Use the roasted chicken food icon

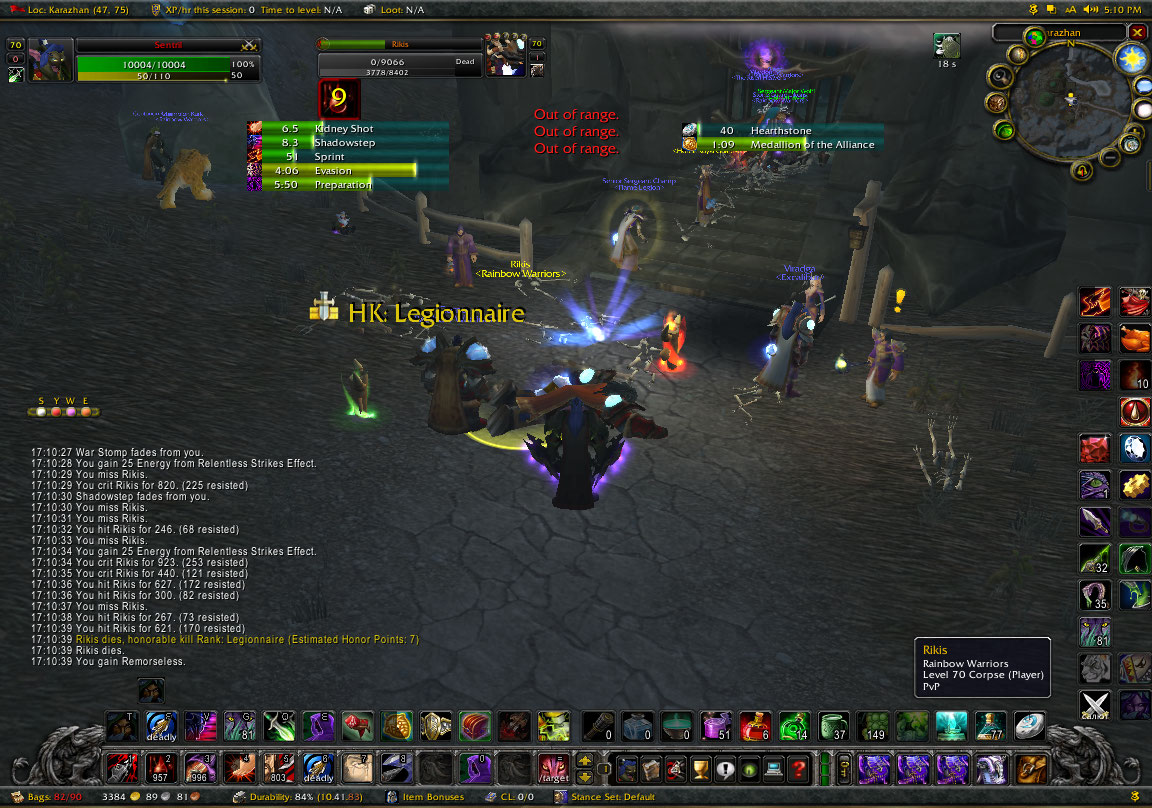point(1134,338)
